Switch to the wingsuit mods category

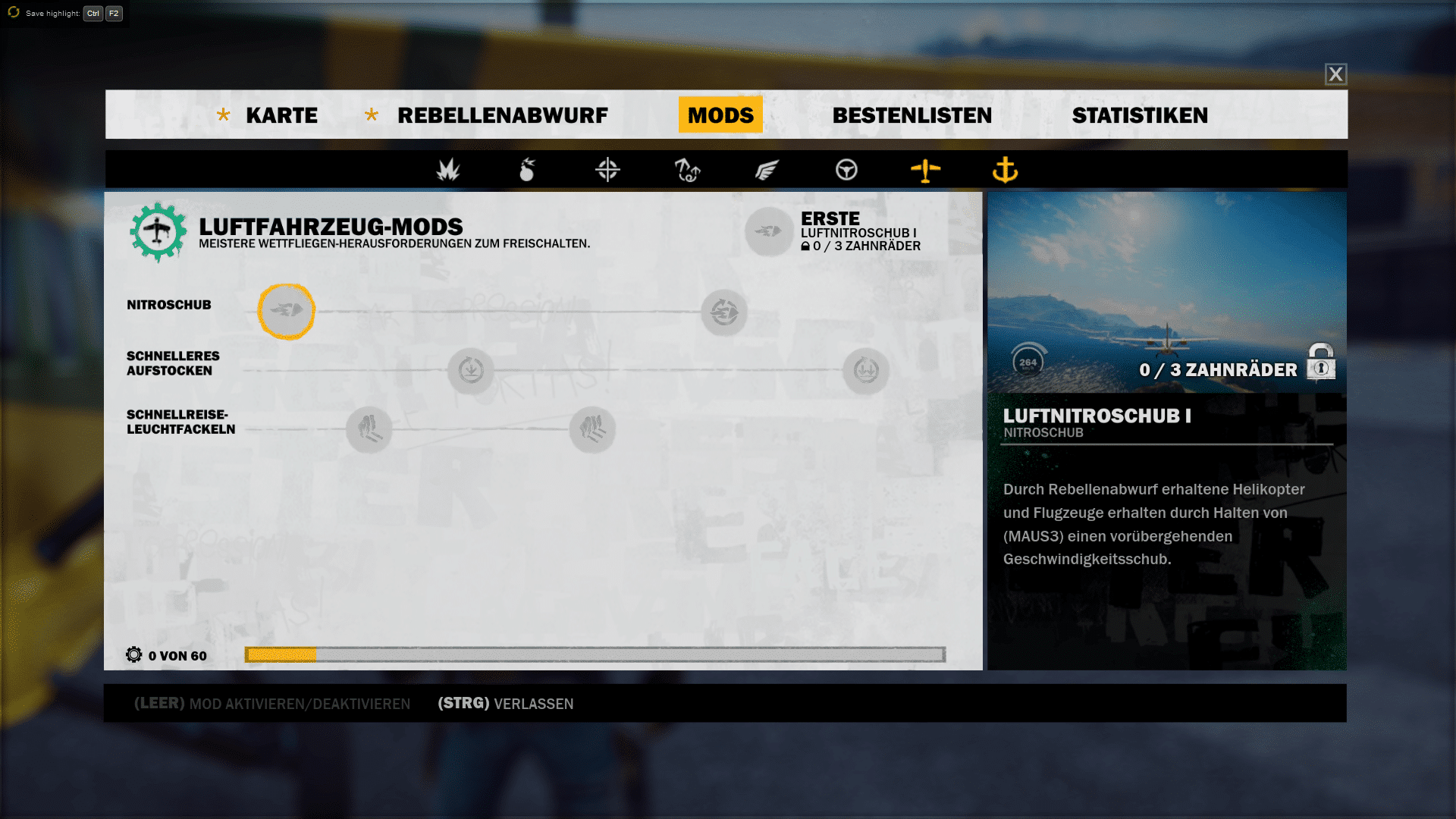[x=767, y=170]
